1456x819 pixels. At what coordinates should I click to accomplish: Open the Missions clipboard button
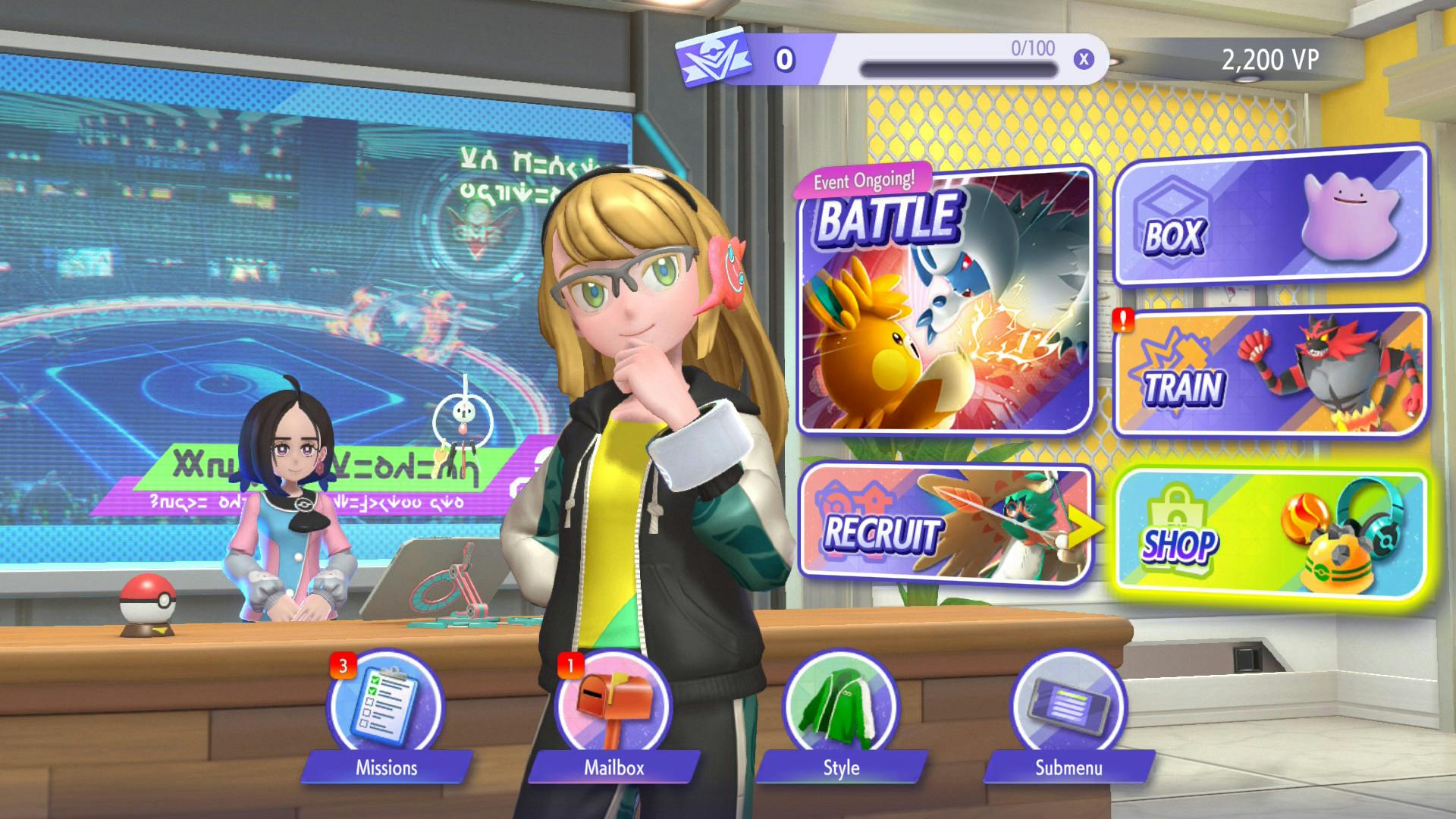(385, 708)
